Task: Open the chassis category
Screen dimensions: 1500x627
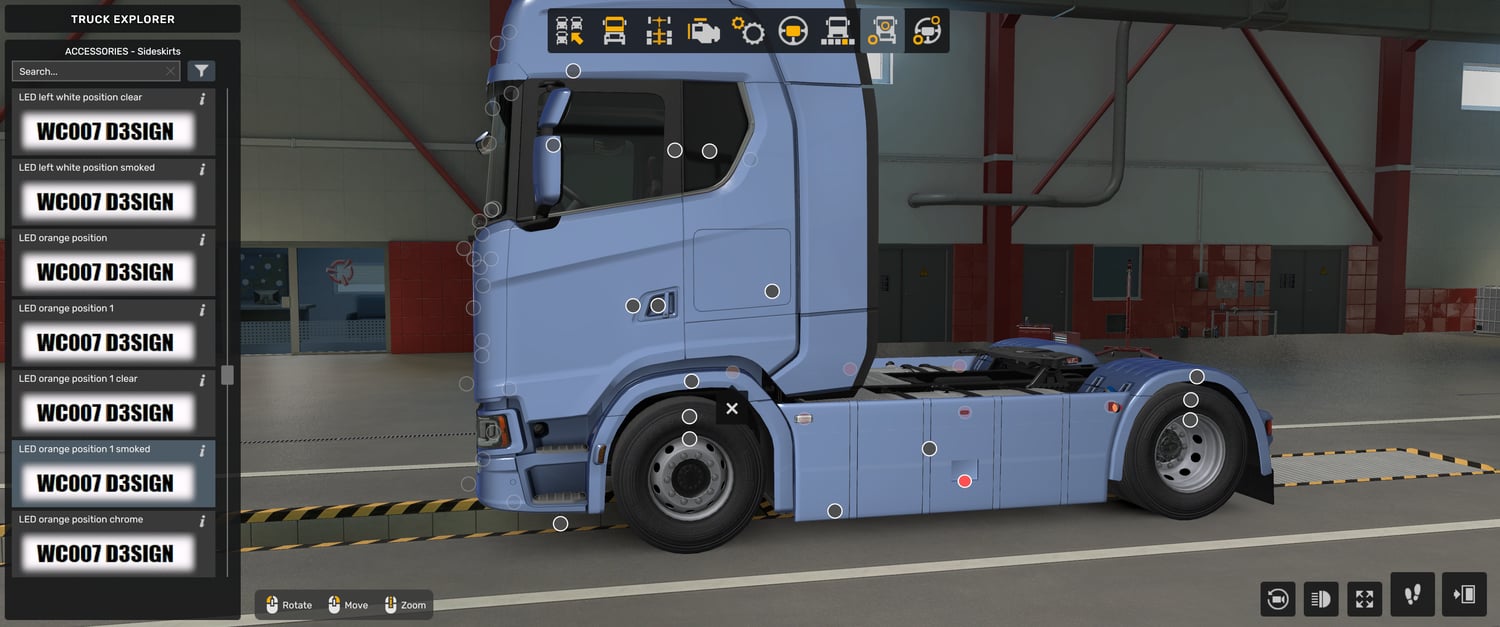Action: (x=659, y=31)
